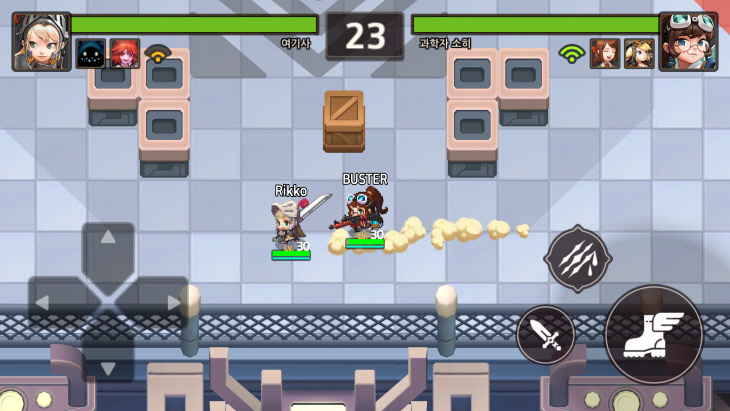Tap the sword attack button

[545, 335]
